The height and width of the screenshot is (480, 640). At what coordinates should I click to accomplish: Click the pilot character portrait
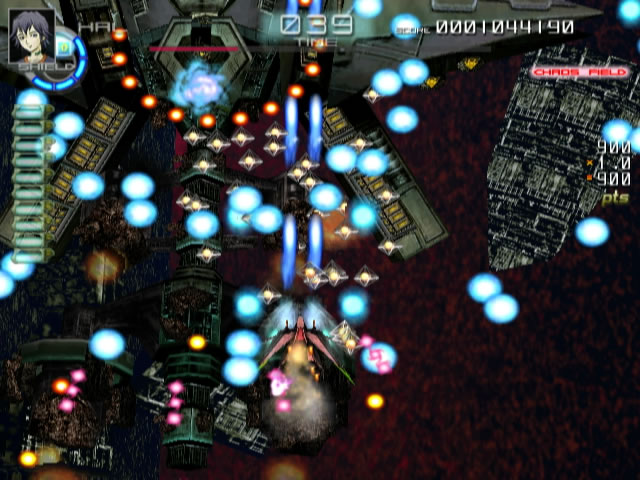coord(30,37)
